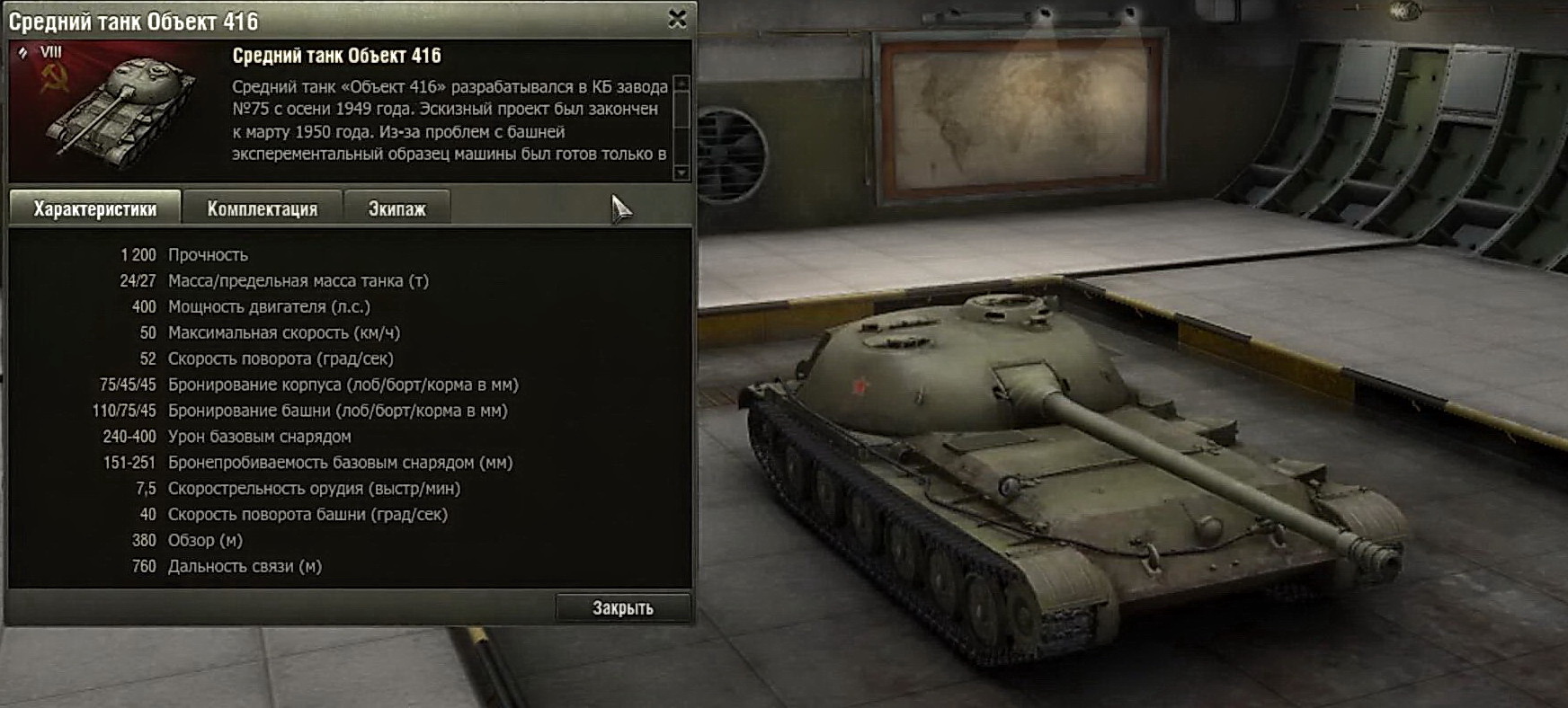
Task: Show the Экипаж tab
Action: coord(396,208)
